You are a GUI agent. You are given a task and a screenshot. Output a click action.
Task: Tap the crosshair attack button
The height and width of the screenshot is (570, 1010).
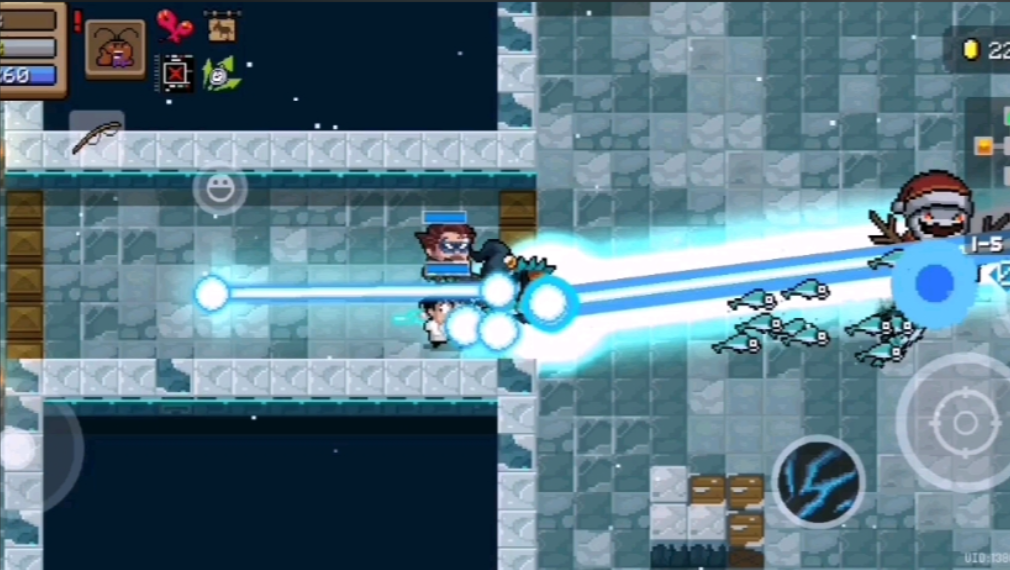click(x=963, y=422)
